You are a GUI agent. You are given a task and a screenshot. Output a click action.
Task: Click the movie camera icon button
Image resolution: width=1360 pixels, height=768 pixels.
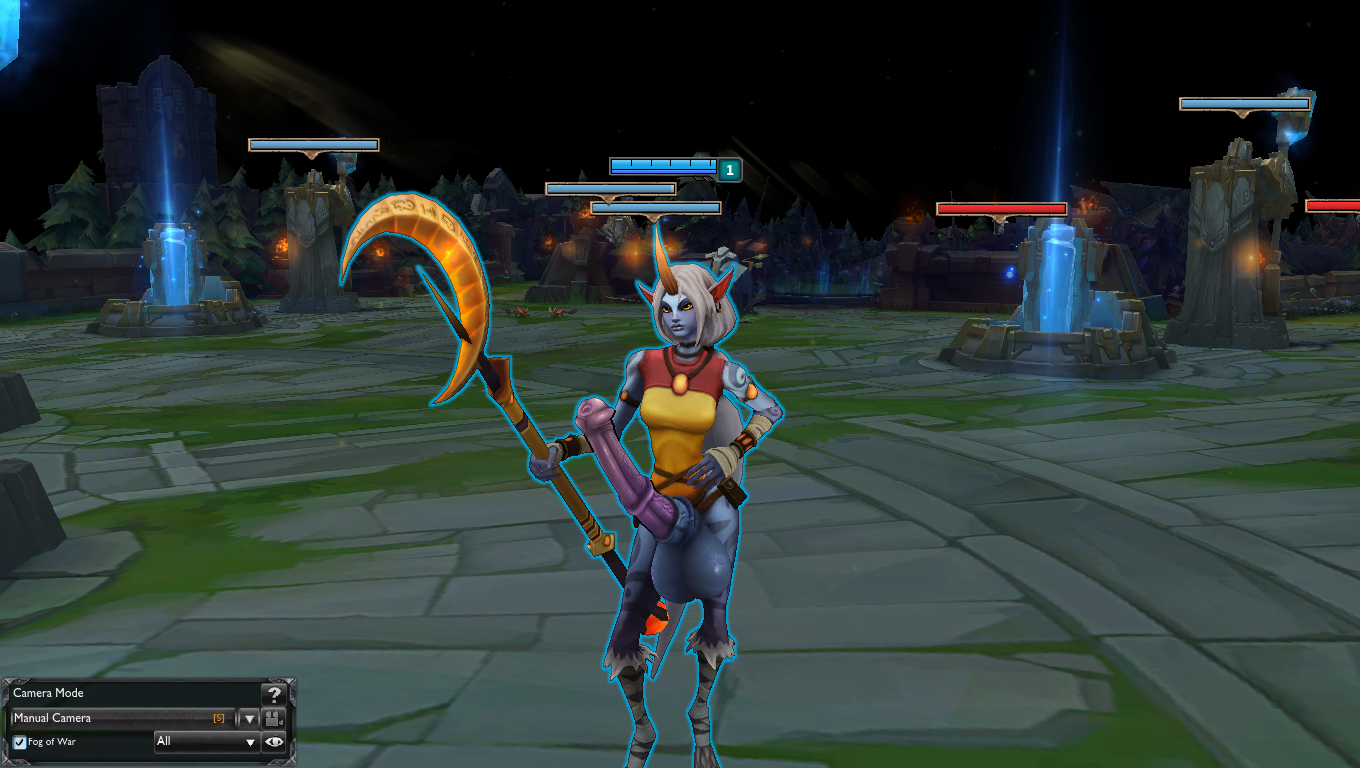tap(274, 718)
